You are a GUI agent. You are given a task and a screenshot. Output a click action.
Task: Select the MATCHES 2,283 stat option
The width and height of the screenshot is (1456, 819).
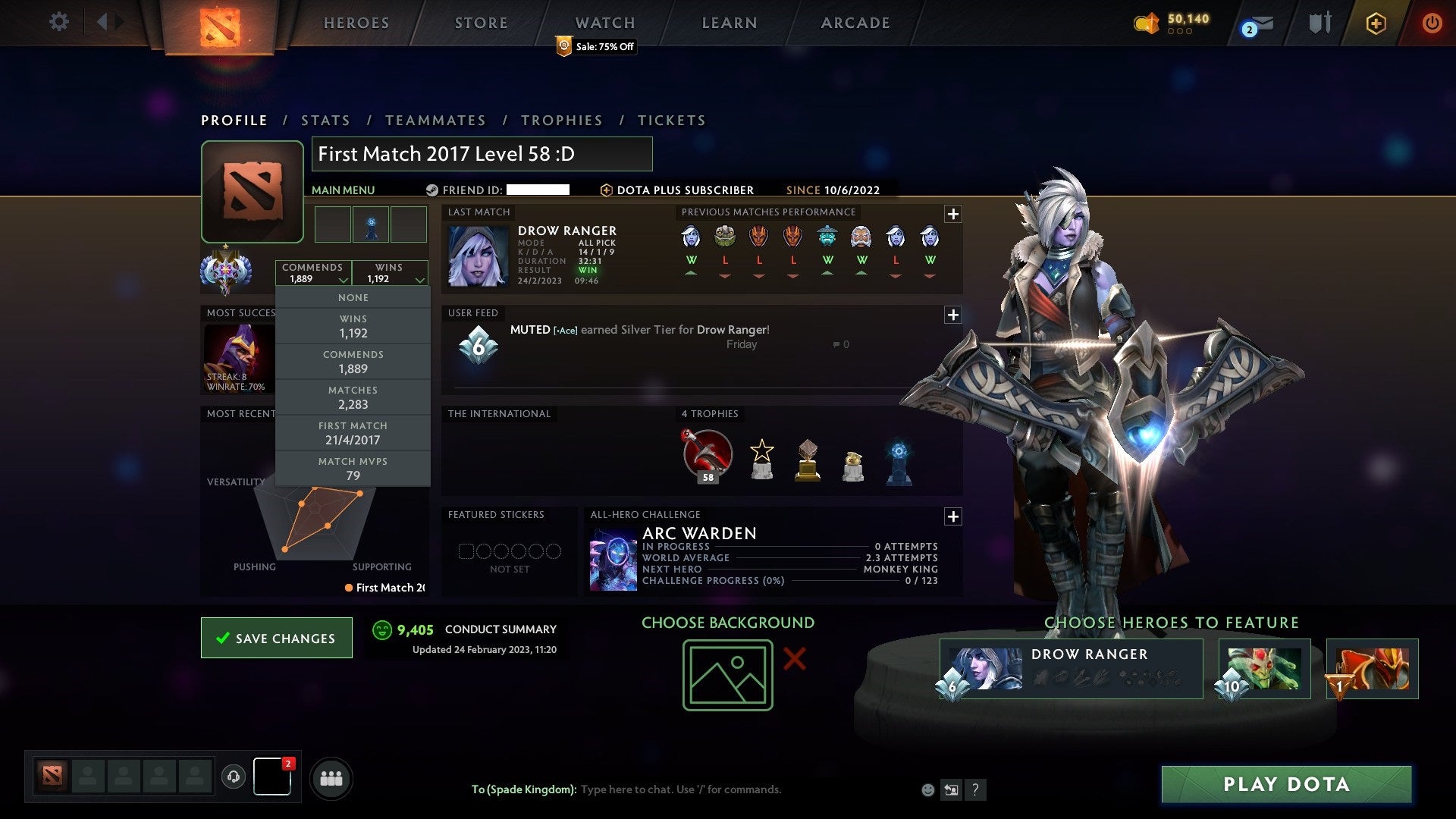[353, 397]
